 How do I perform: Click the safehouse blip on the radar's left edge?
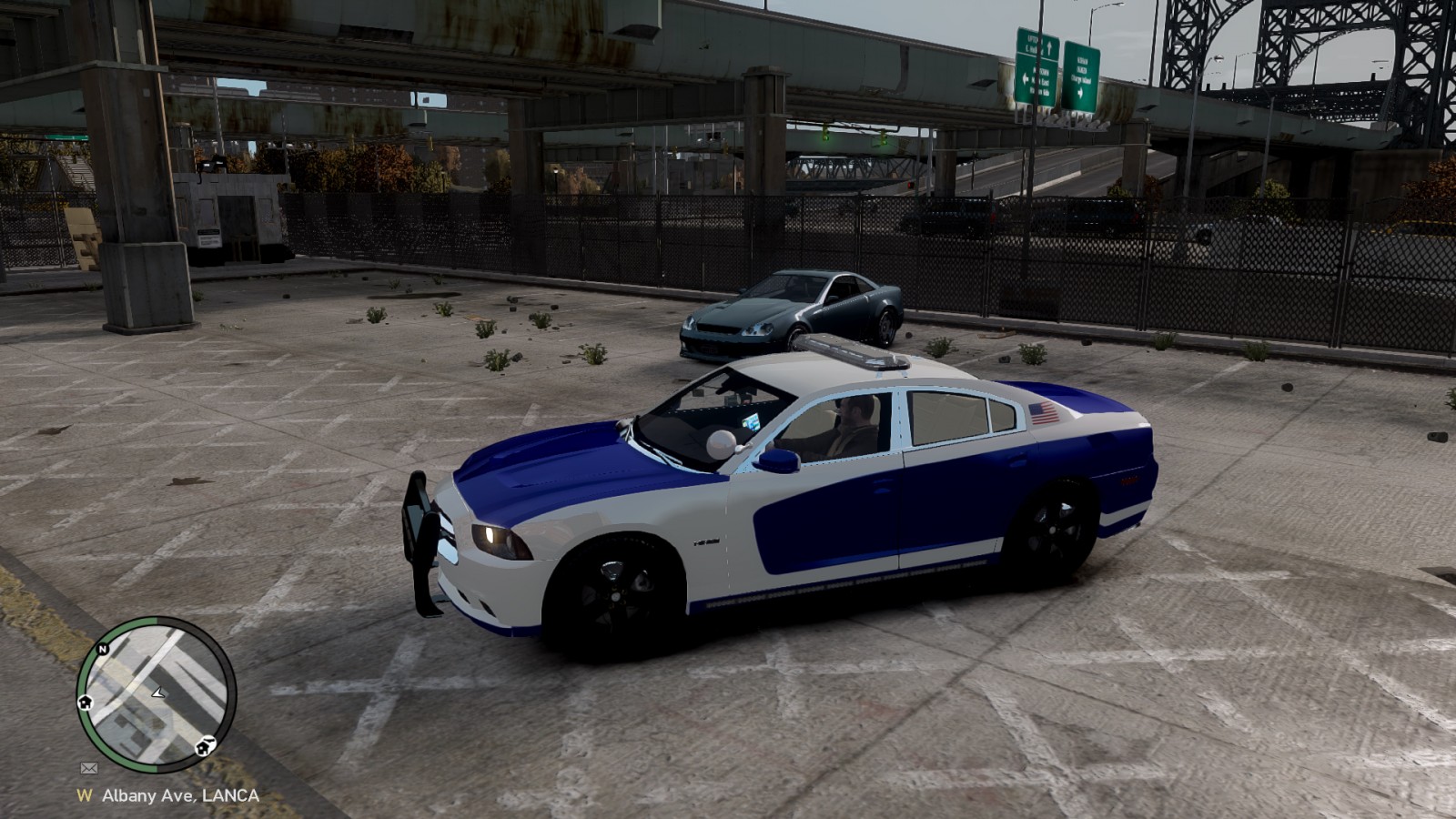tap(86, 703)
